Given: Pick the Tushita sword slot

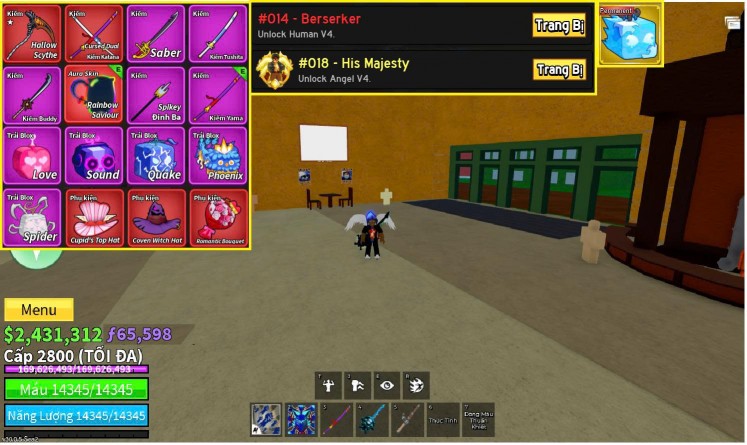Looking at the screenshot, I should 217,35.
